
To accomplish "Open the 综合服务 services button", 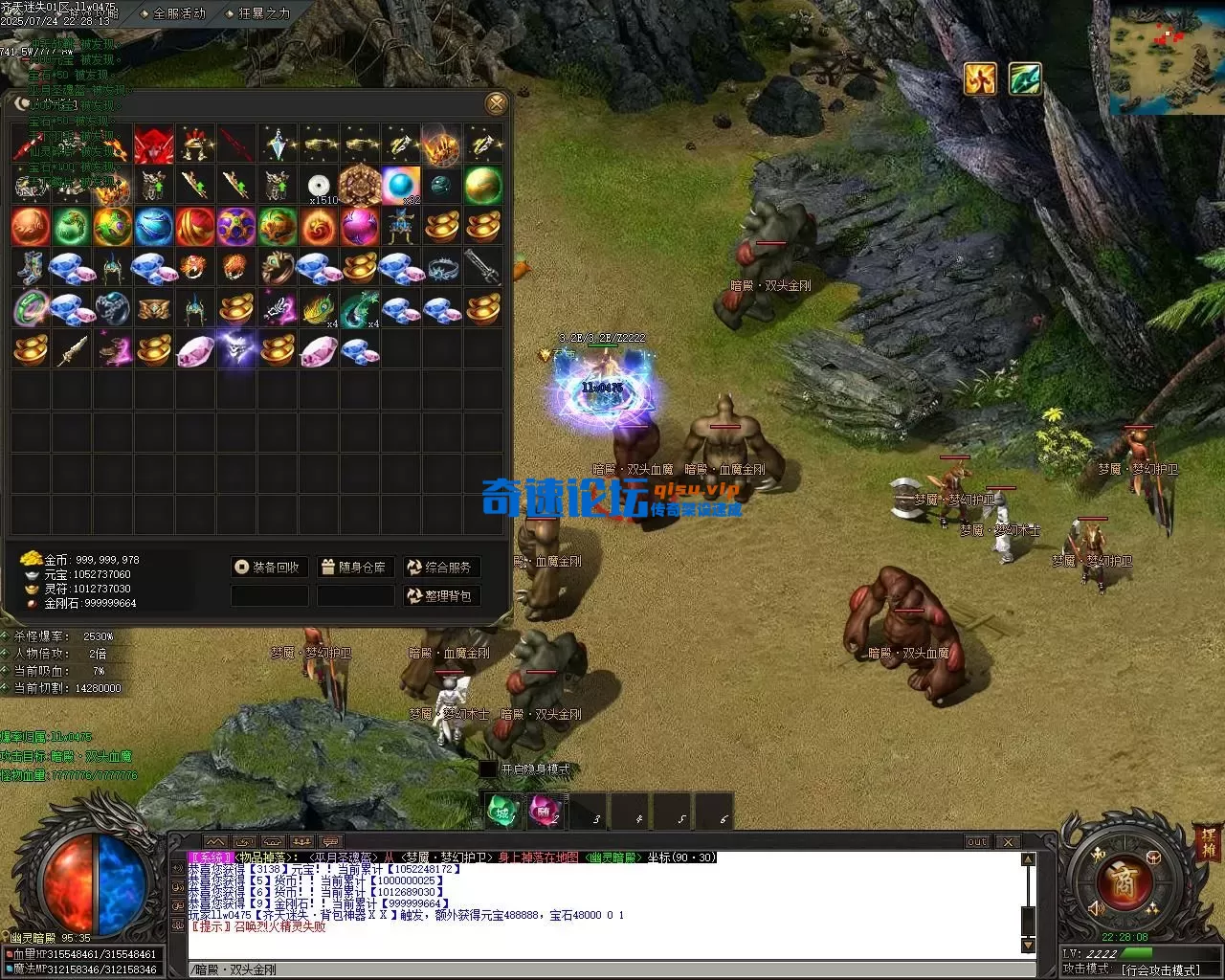I will click(x=440, y=568).
